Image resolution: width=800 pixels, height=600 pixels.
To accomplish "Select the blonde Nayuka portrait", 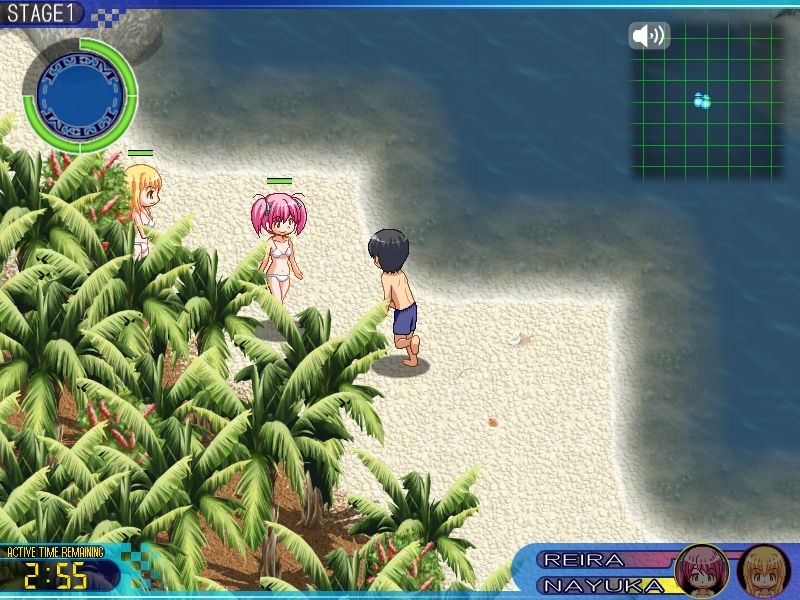I will click(764, 571).
